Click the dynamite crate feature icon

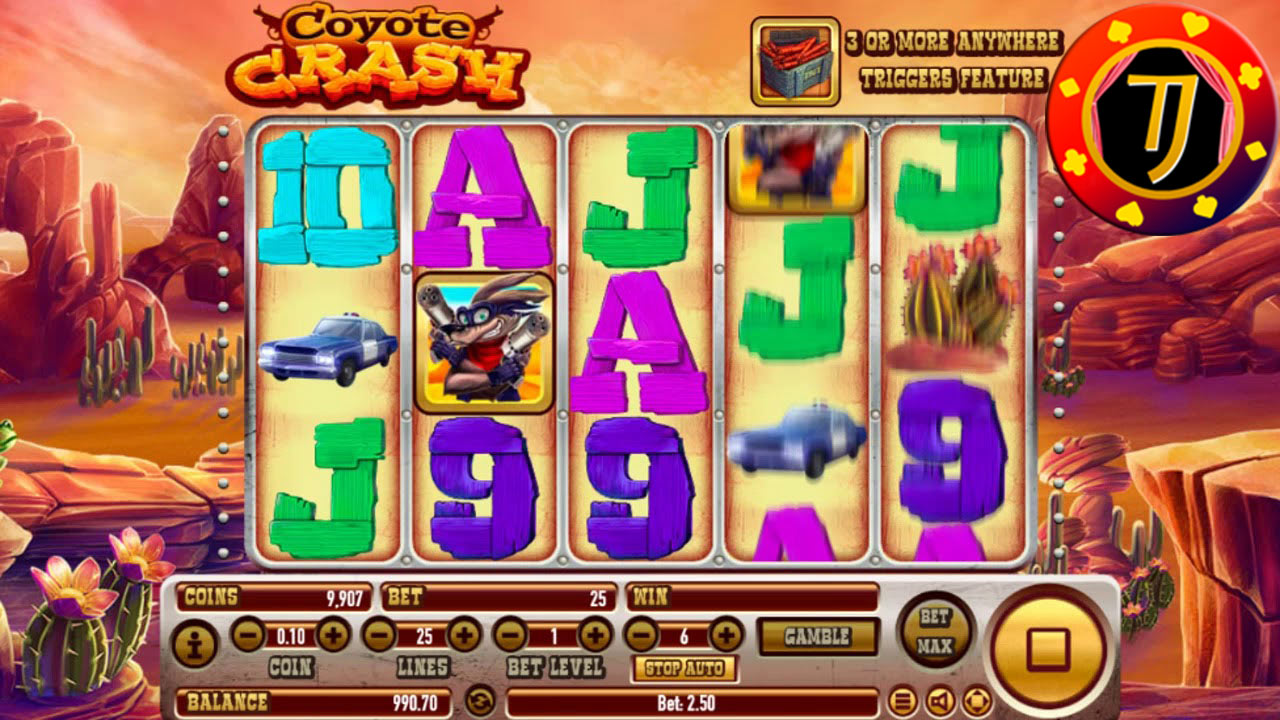point(795,58)
